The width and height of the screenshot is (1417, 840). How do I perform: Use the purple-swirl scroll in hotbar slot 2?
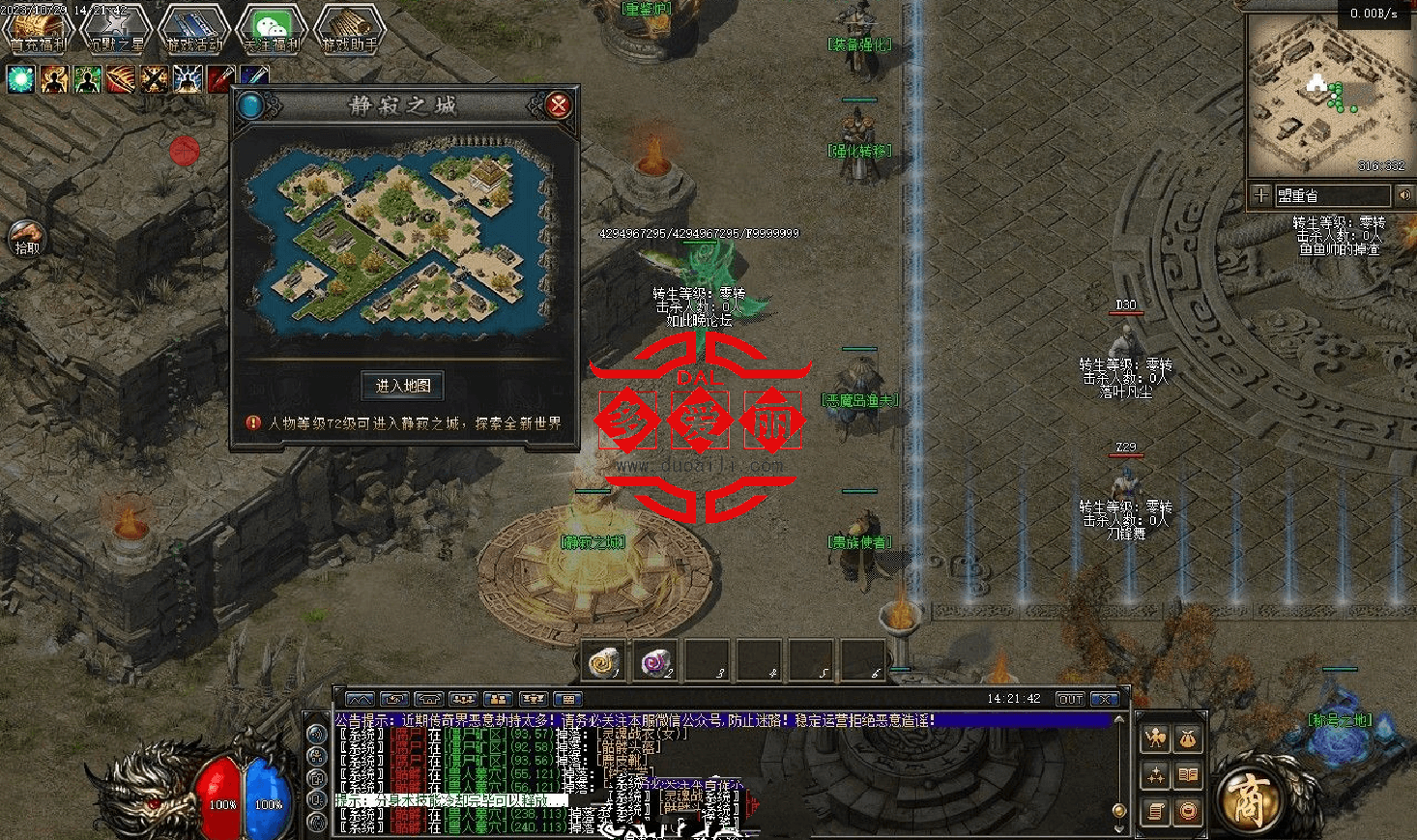pyautogui.click(x=657, y=663)
